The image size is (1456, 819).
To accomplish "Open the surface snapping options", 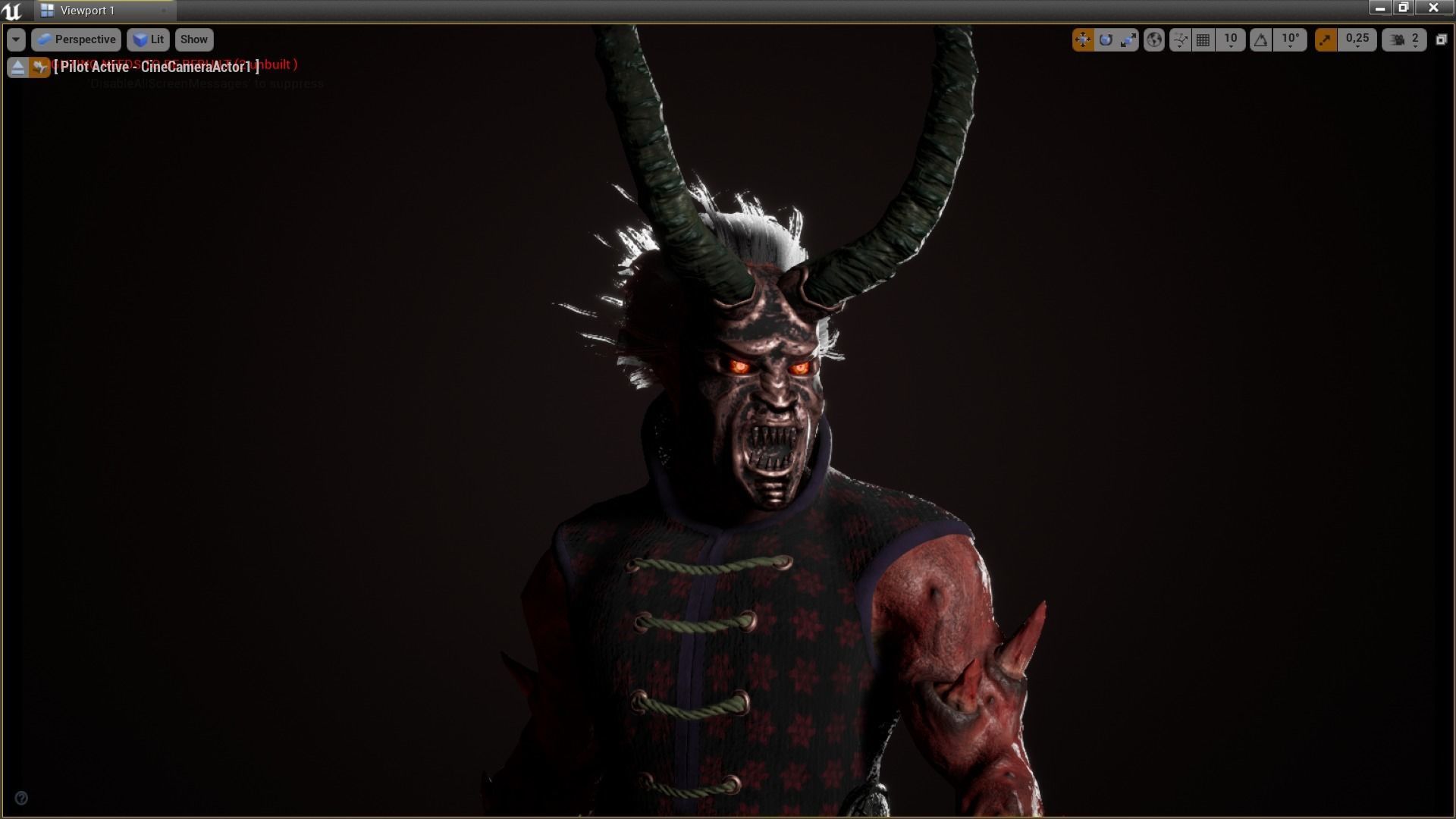I will pos(1180,39).
